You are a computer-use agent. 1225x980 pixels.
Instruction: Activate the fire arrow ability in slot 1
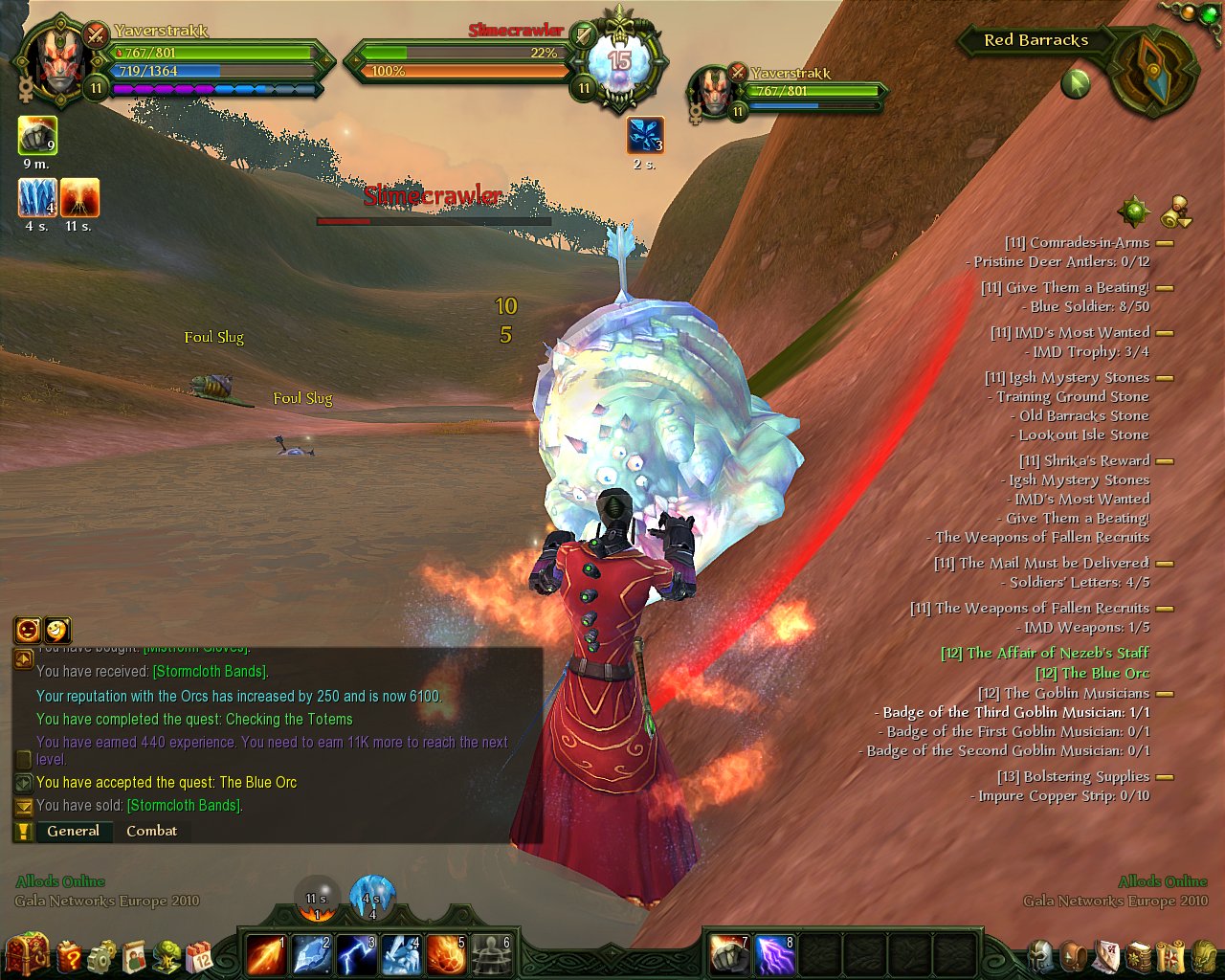pos(265,954)
